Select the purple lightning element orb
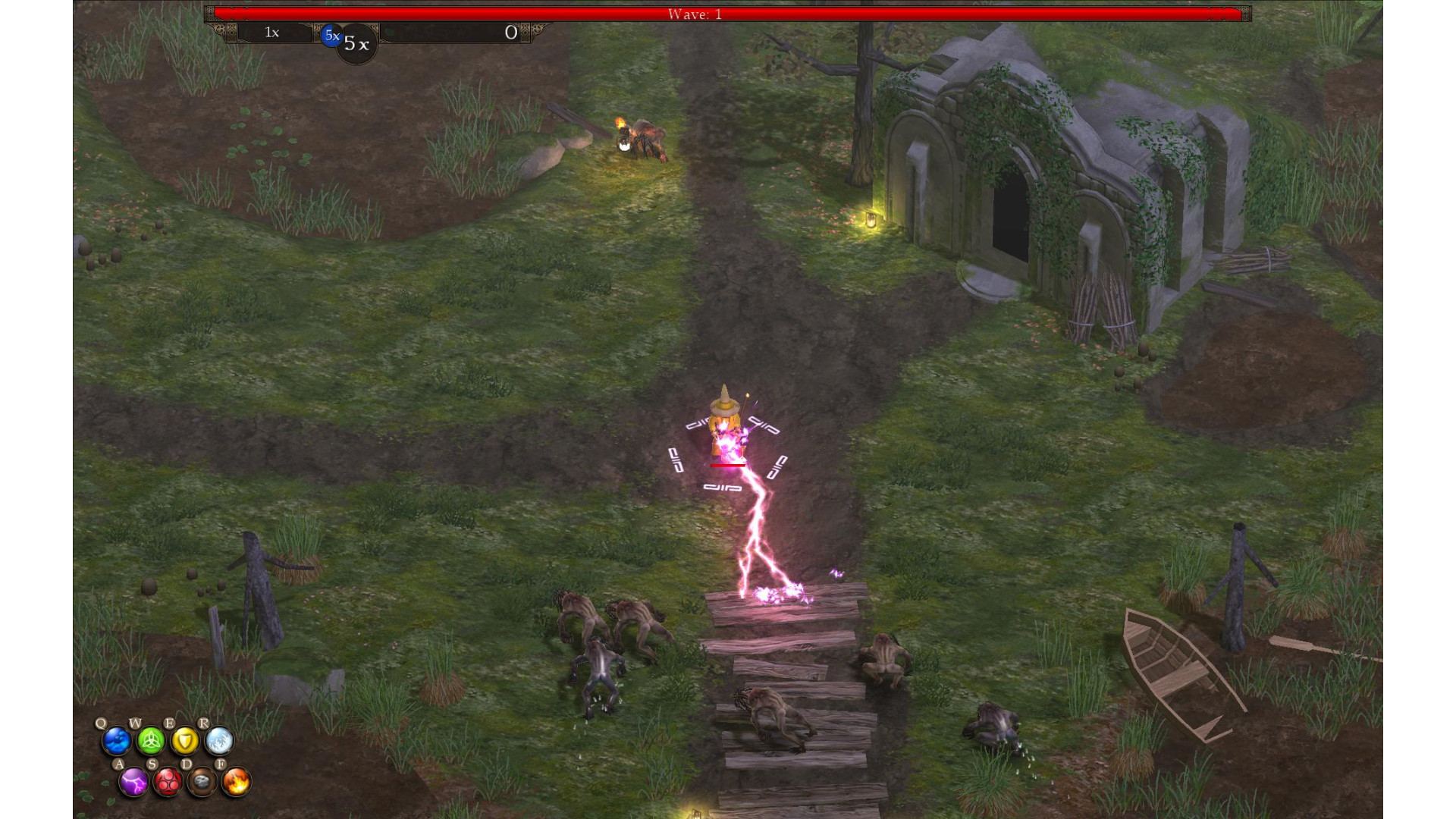1456x819 pixels. [134, 782]
